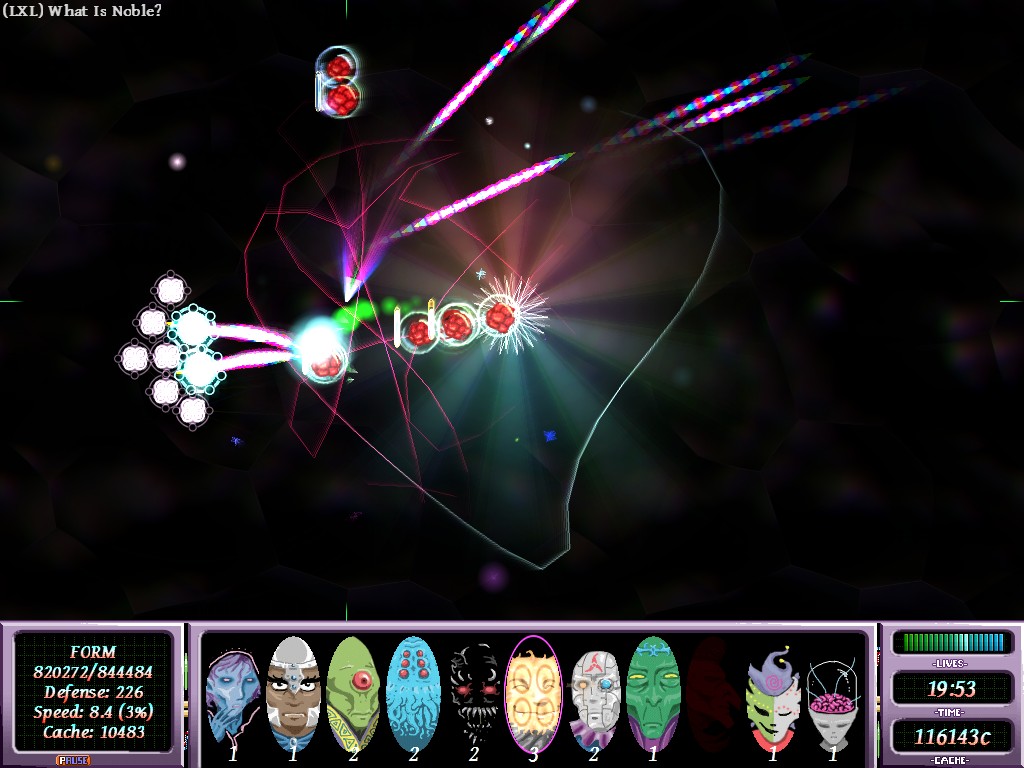Select the blue-skinned hooded alien portrait
This screenshot has height=768, width=1024.
232,692
